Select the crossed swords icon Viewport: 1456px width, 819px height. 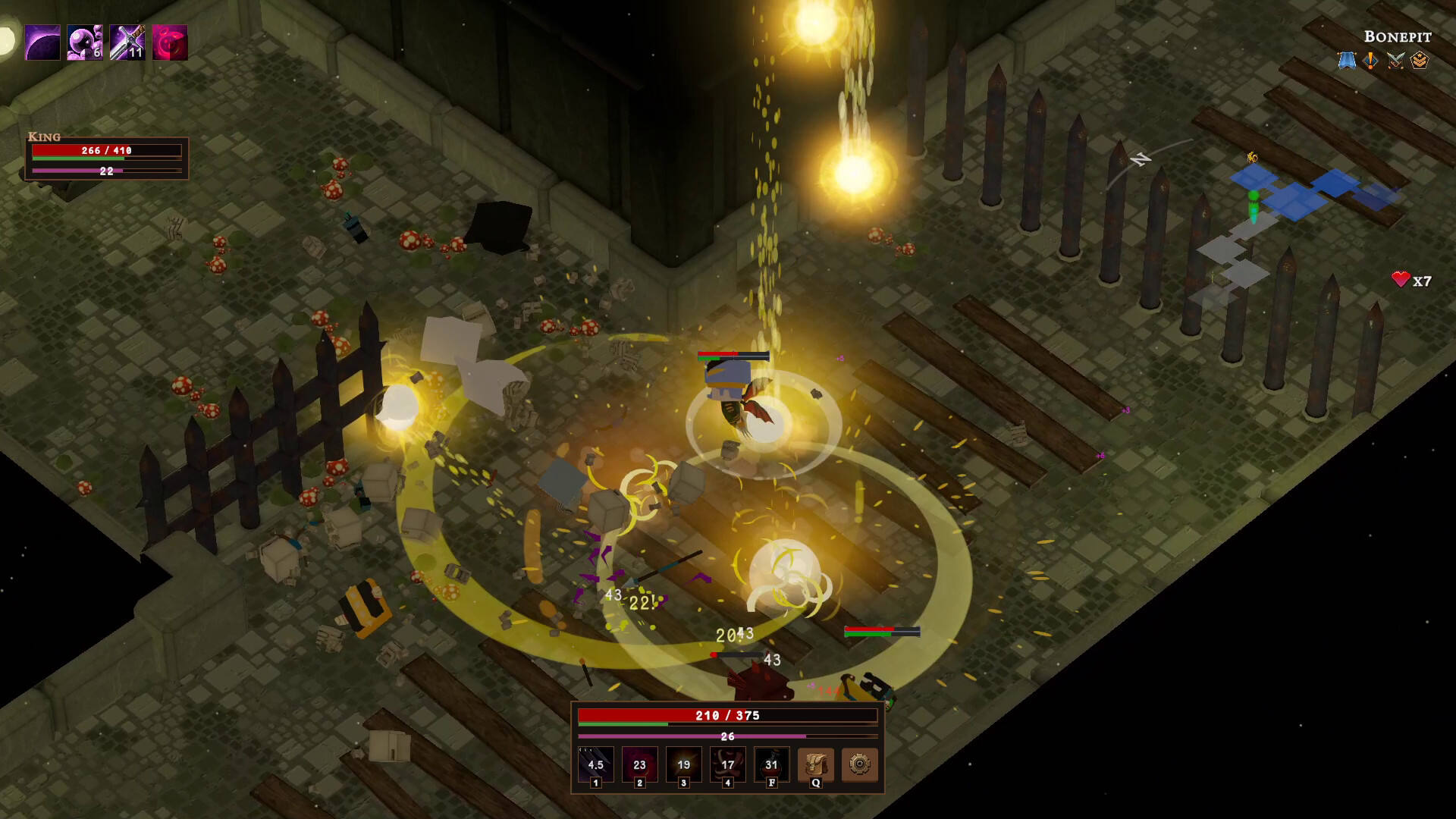click(x=1395, y=60)
